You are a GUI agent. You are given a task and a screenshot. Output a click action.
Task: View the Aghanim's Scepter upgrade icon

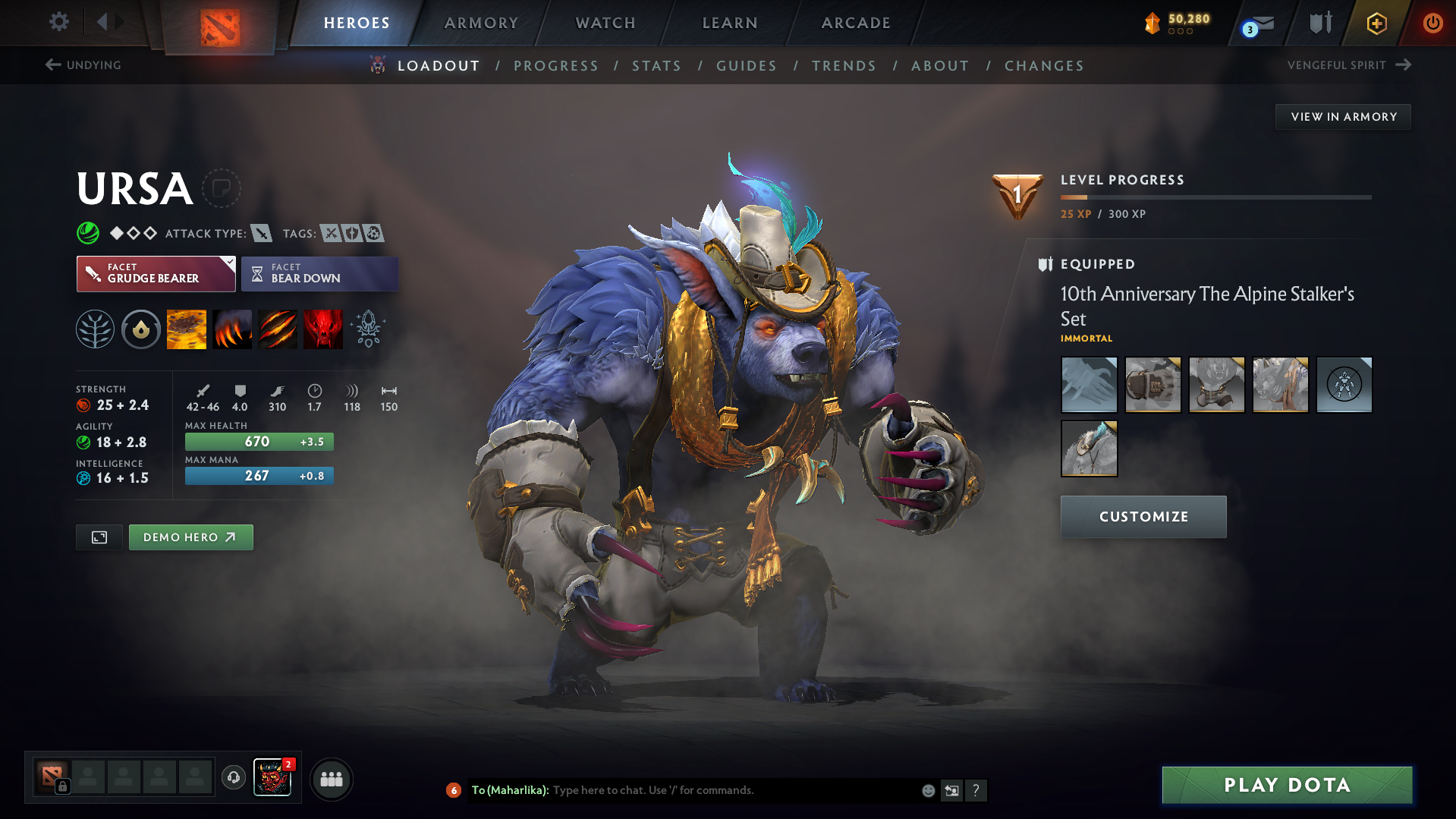click(x=366, y=329)
